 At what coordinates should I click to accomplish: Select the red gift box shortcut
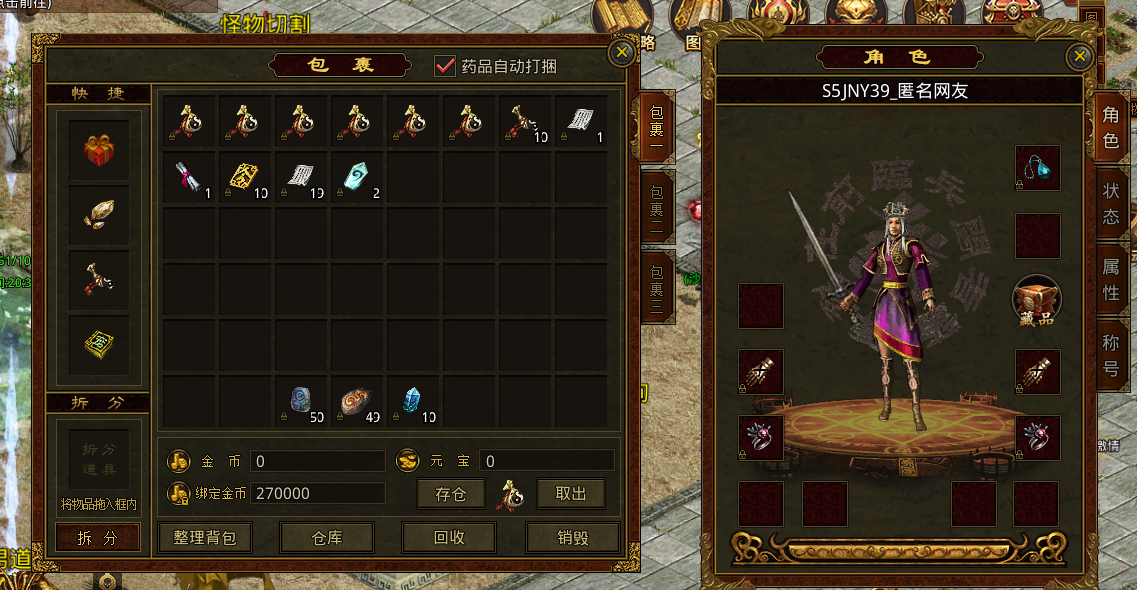pos(98,151)
